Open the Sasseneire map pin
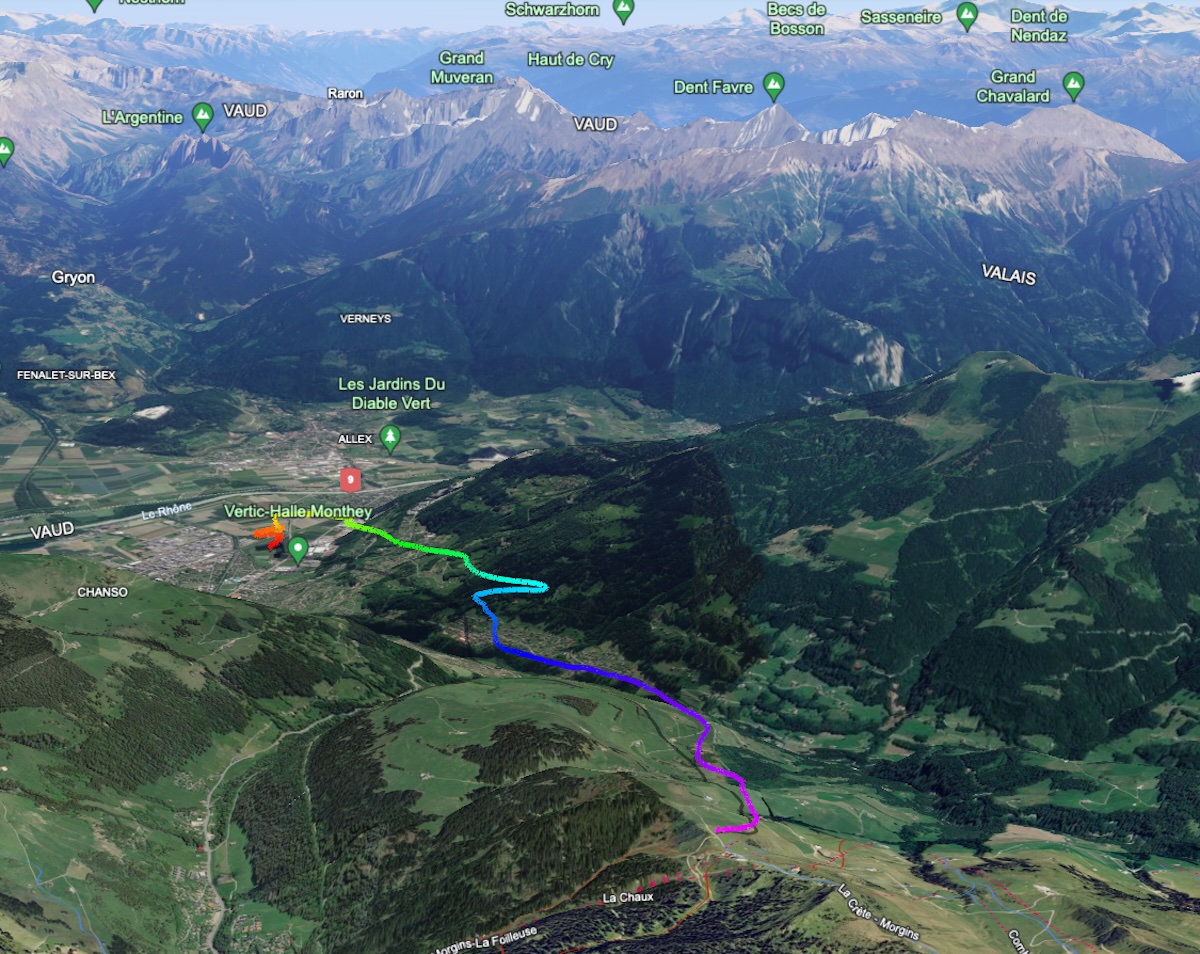1200x954 pixels. pos(966,15)
